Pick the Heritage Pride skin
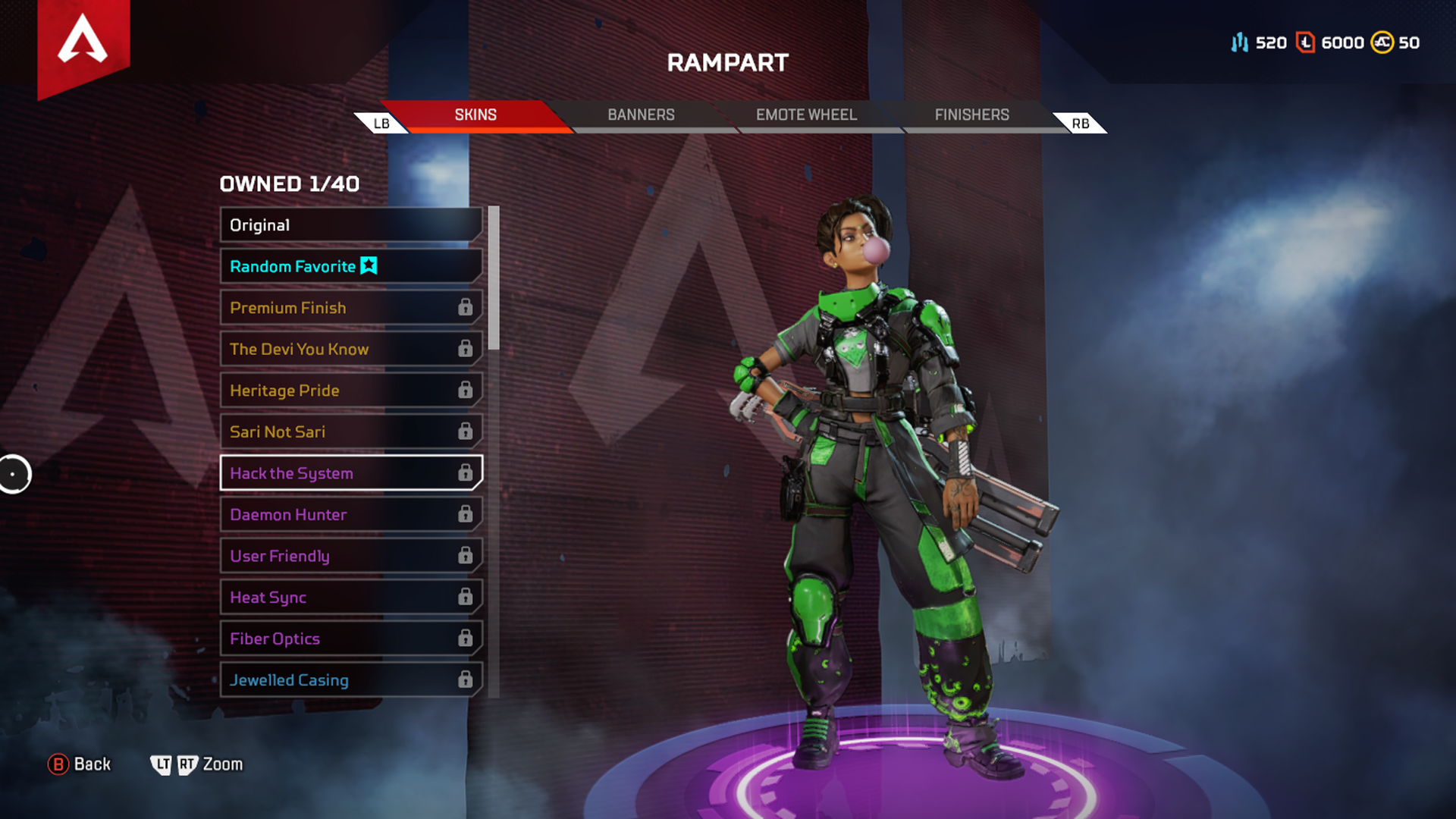 (351, 391)
